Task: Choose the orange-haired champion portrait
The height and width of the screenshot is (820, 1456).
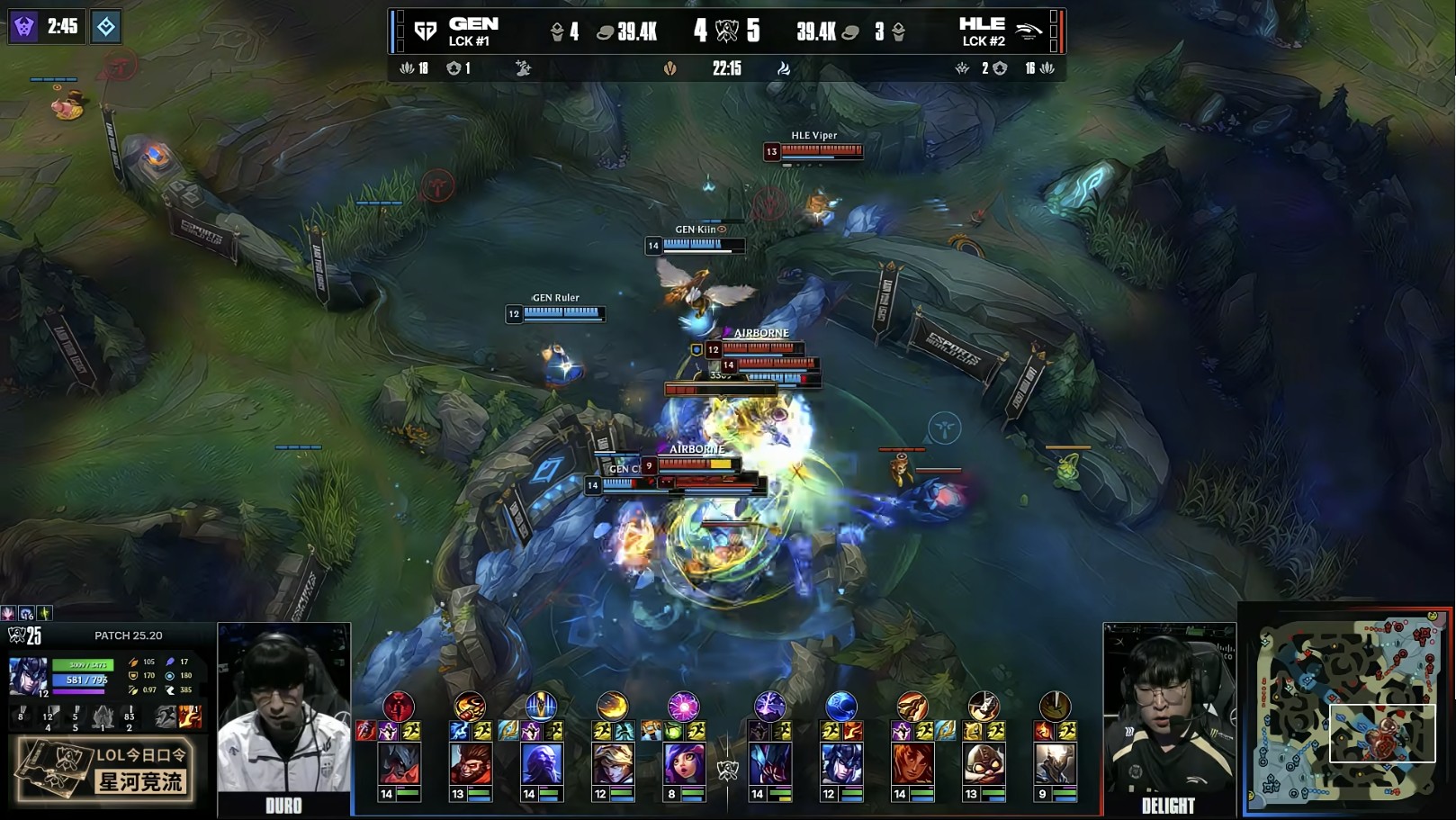Action: click(x=912, y=764)
